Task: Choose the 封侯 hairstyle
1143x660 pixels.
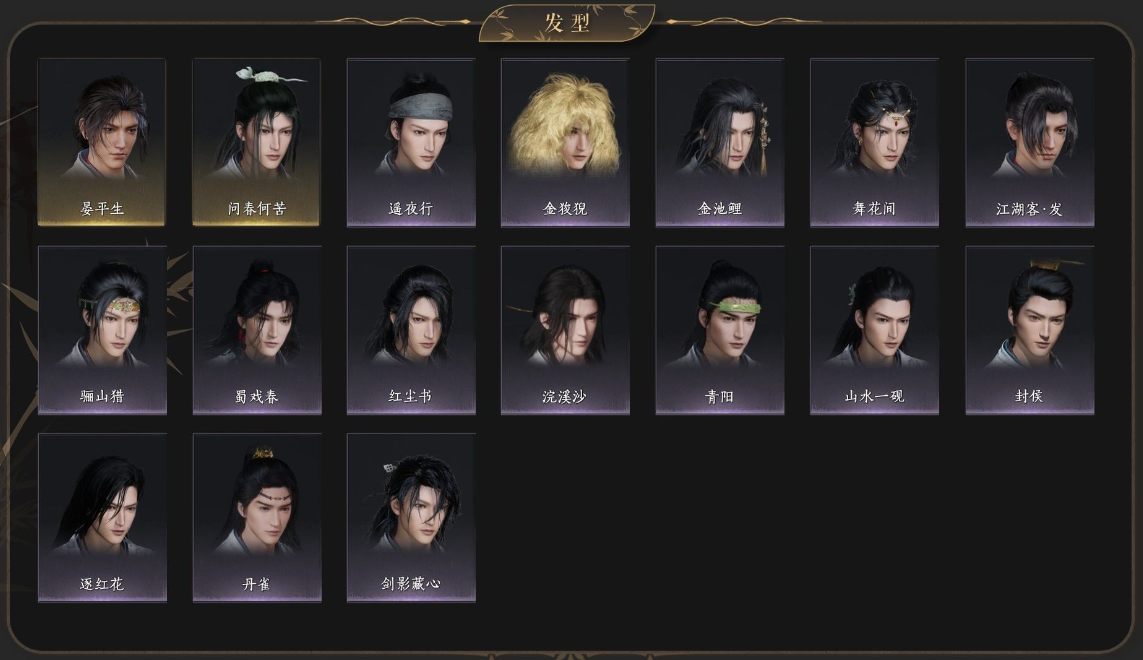Action: tap(1029, 329)
